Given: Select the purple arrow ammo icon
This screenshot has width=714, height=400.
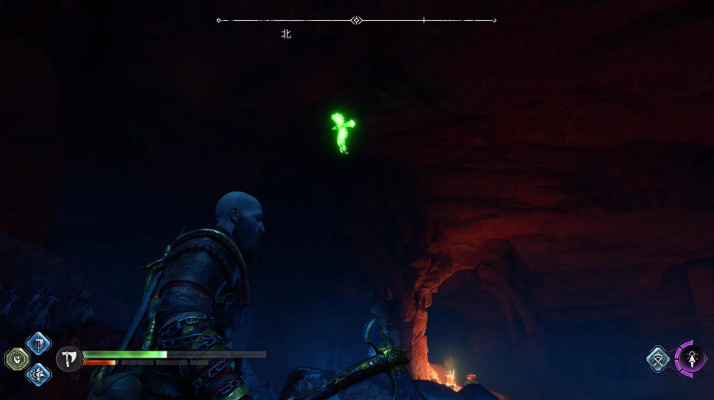Looking at the screenshot, I should pos(691,359).
